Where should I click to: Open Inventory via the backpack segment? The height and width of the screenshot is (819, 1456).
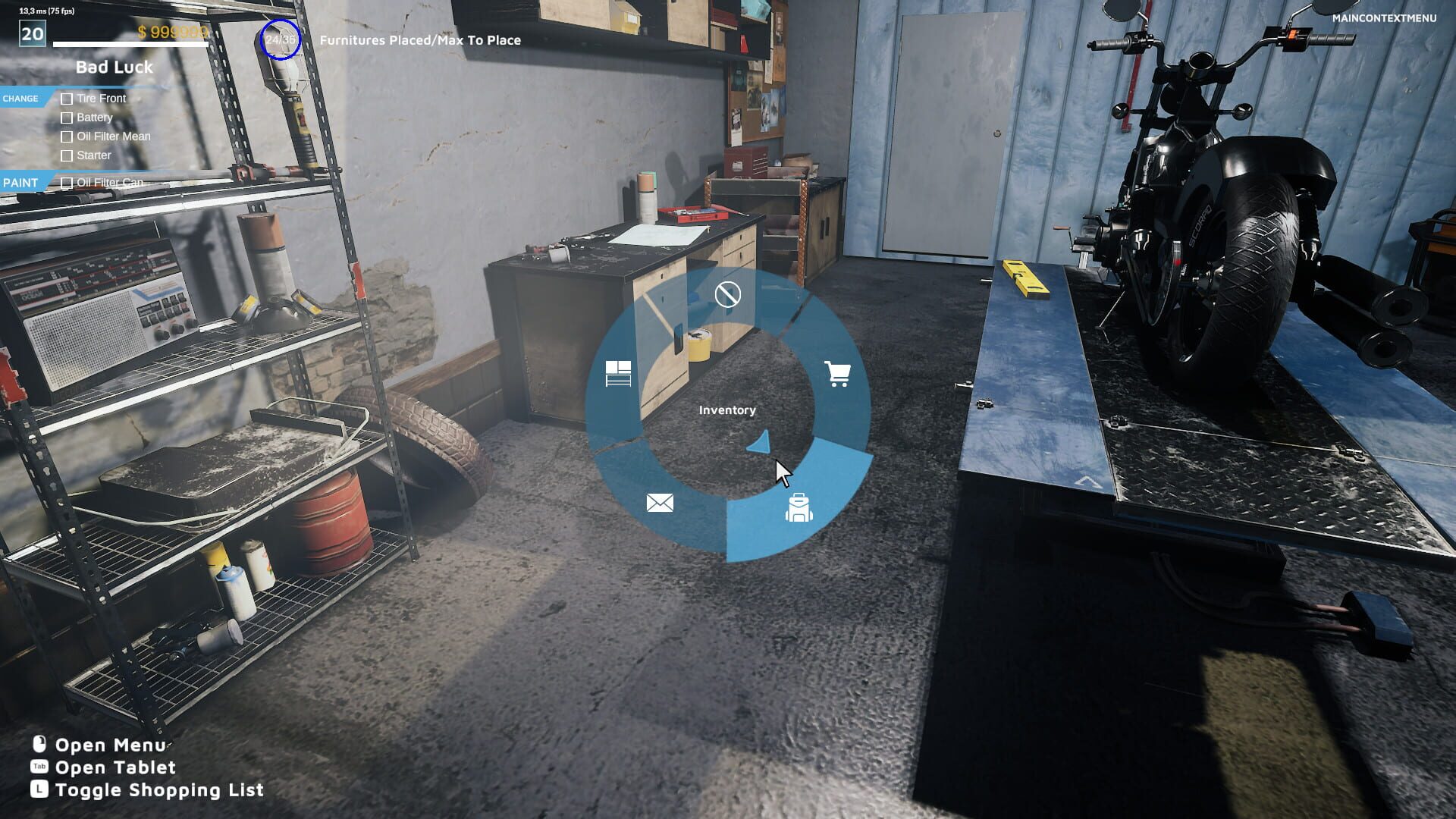(799, 507)
